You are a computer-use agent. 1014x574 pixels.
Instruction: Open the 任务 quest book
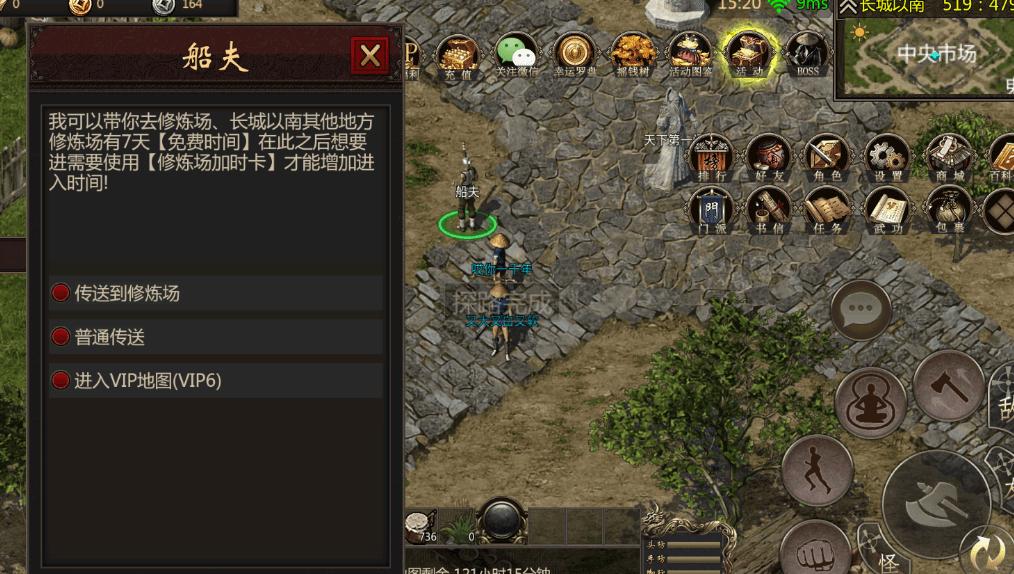(x=826, y=211)
